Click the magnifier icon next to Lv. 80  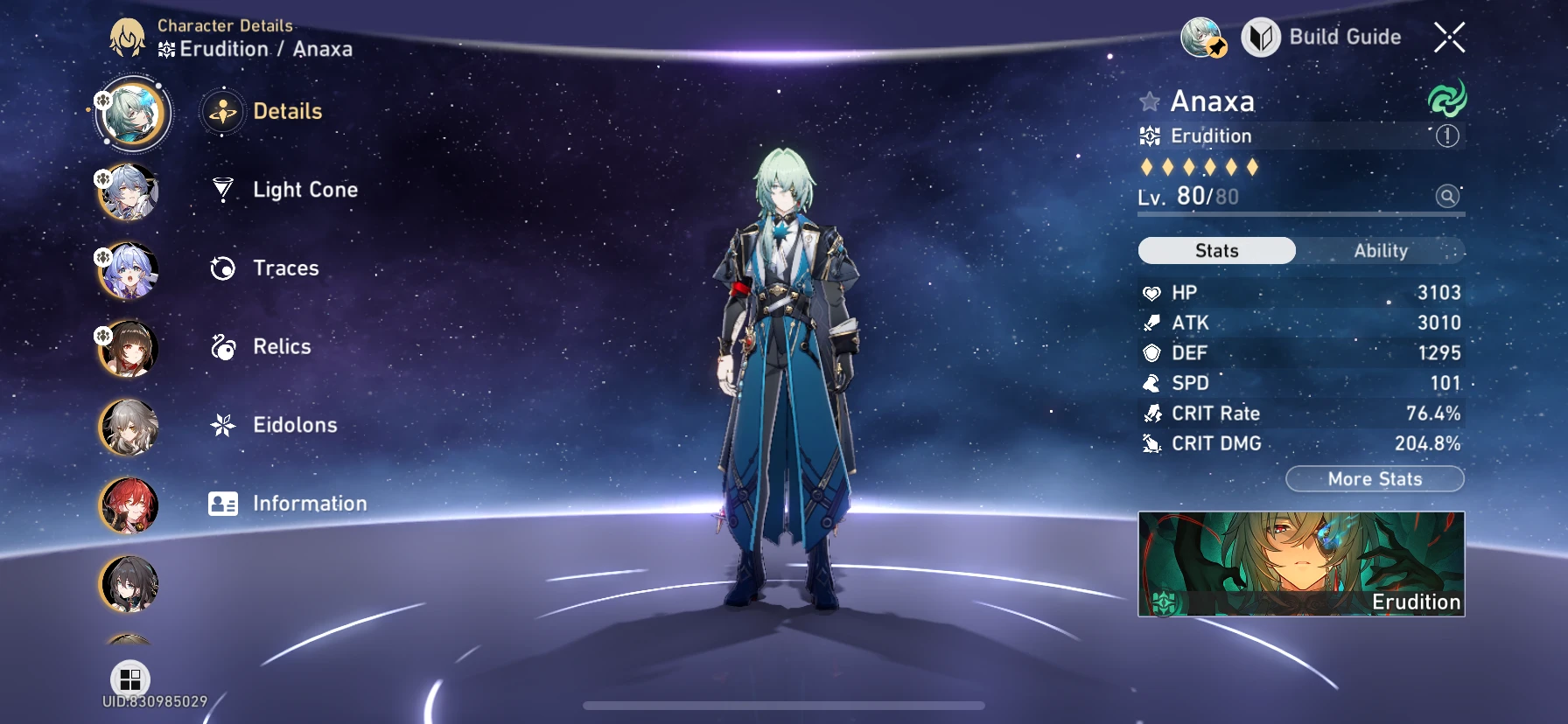[1445, 196]
